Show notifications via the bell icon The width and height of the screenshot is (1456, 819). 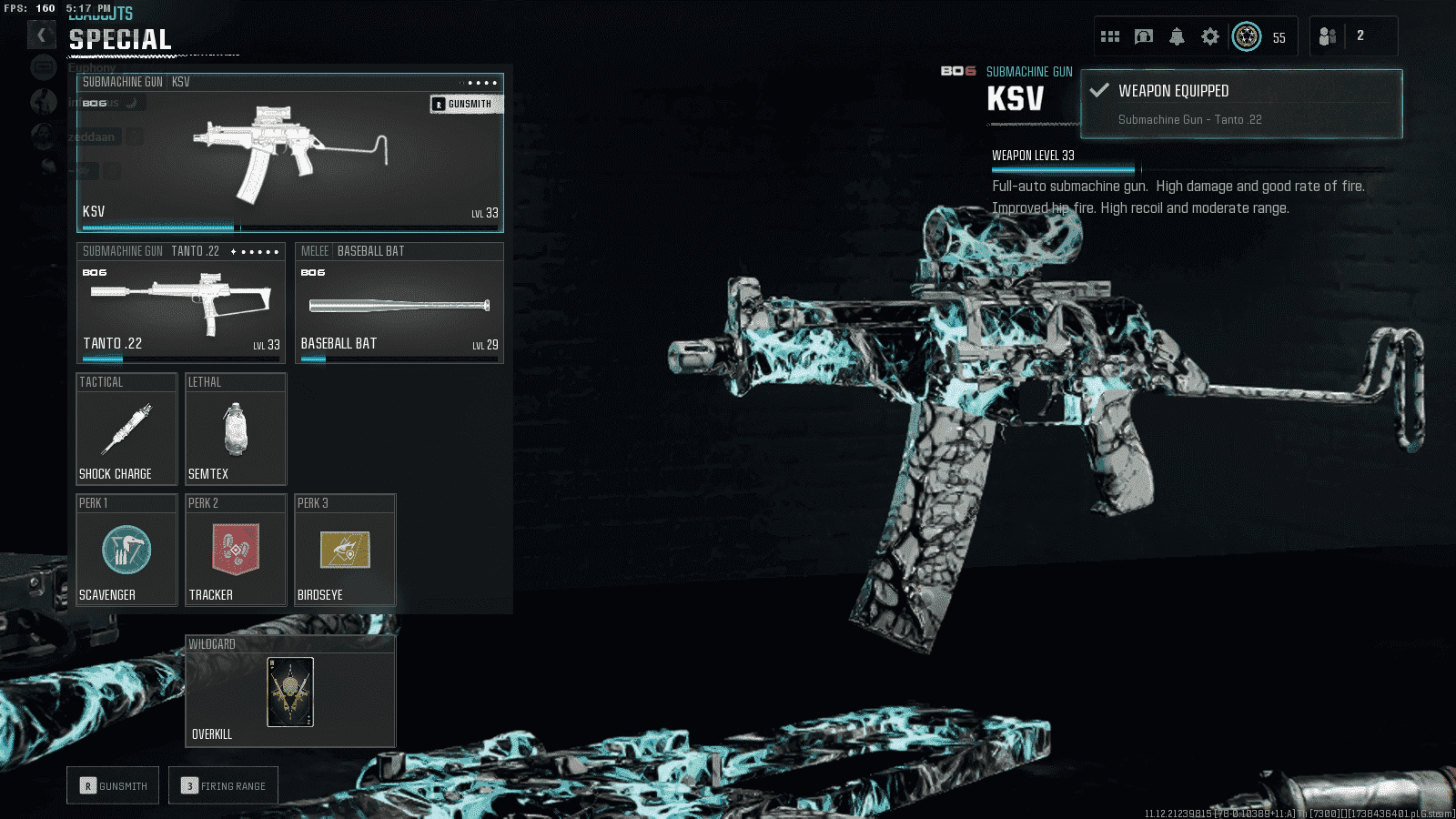(x=1177, y=36)
